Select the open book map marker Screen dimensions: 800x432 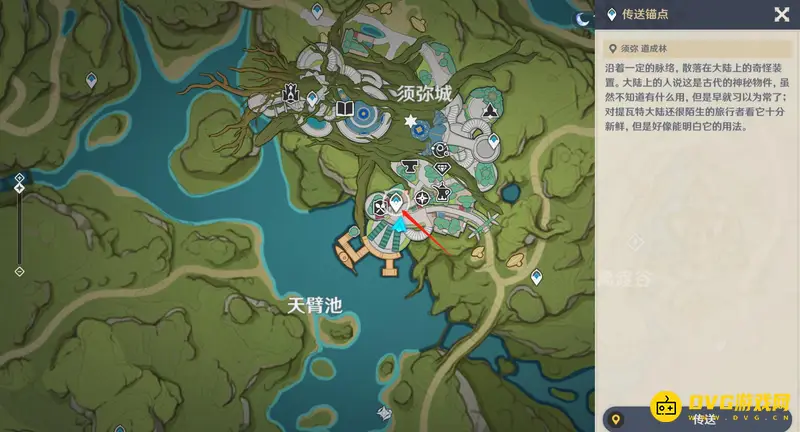(345, 107)
